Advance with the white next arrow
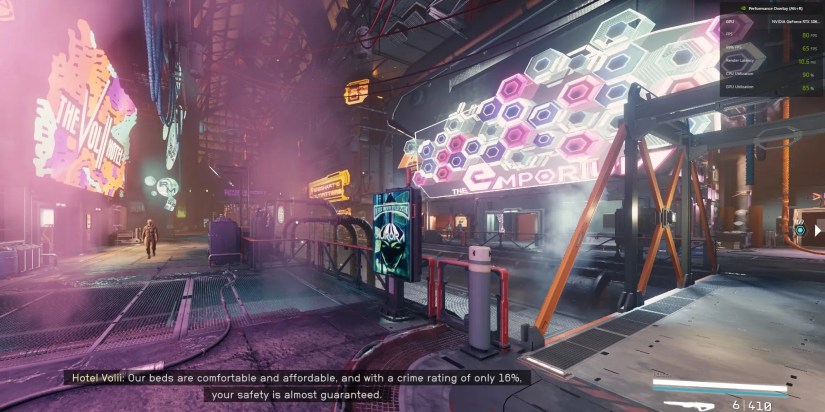The width and height of the screenshot is (825, 412). click(817, 230)
